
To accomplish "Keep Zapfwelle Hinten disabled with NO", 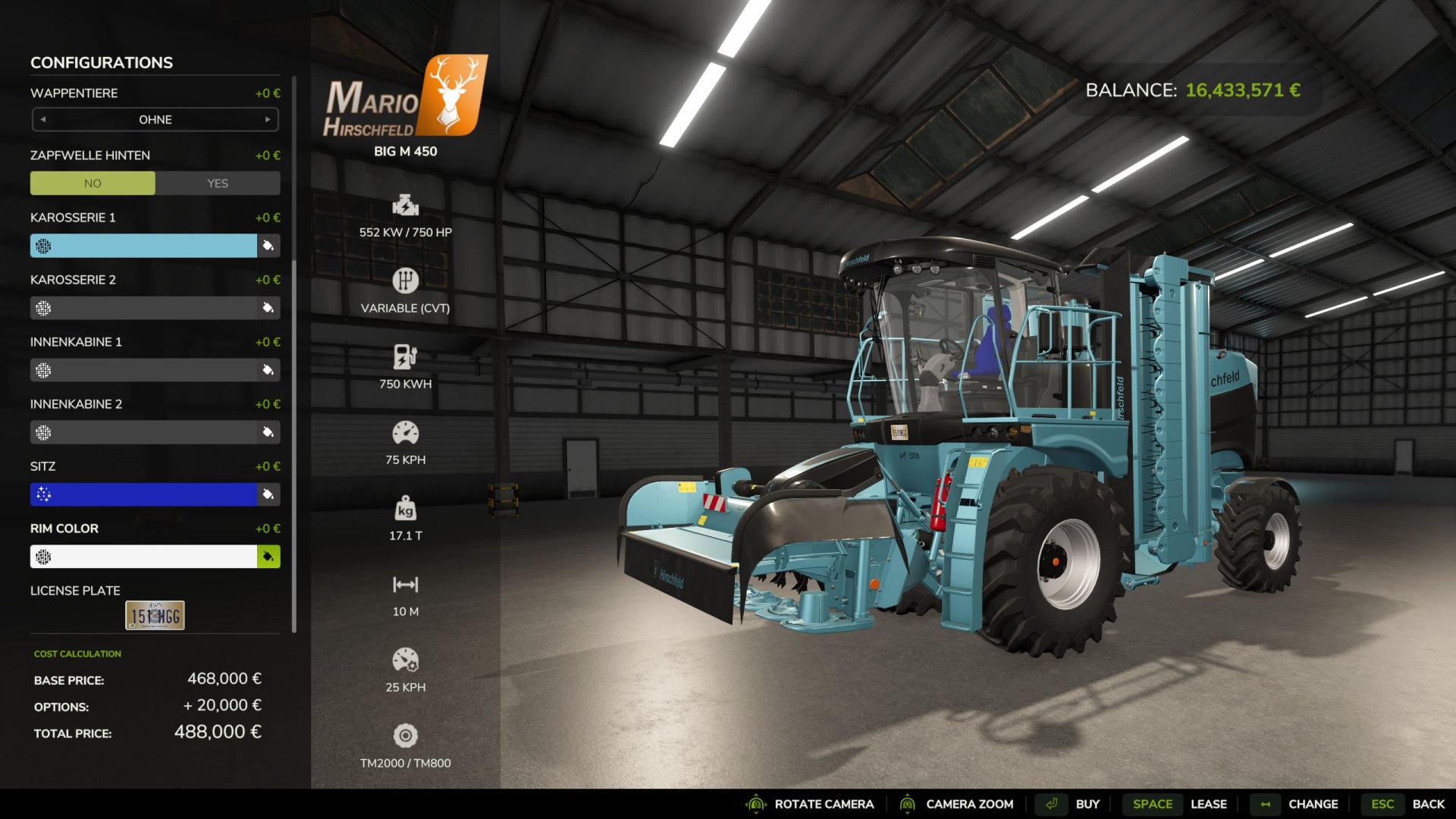I will [93, 183].
